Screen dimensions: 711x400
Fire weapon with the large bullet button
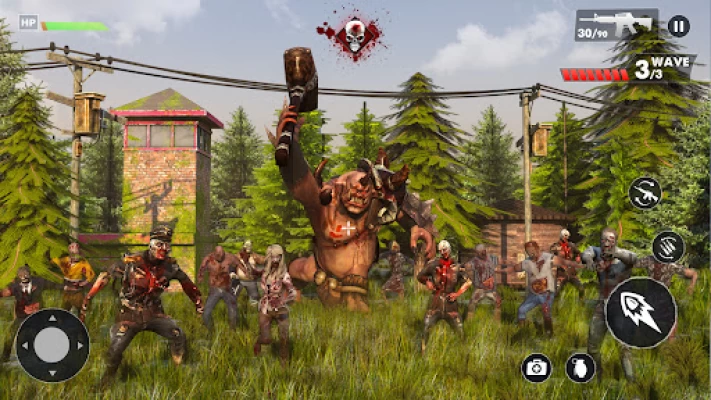point(640,312)
